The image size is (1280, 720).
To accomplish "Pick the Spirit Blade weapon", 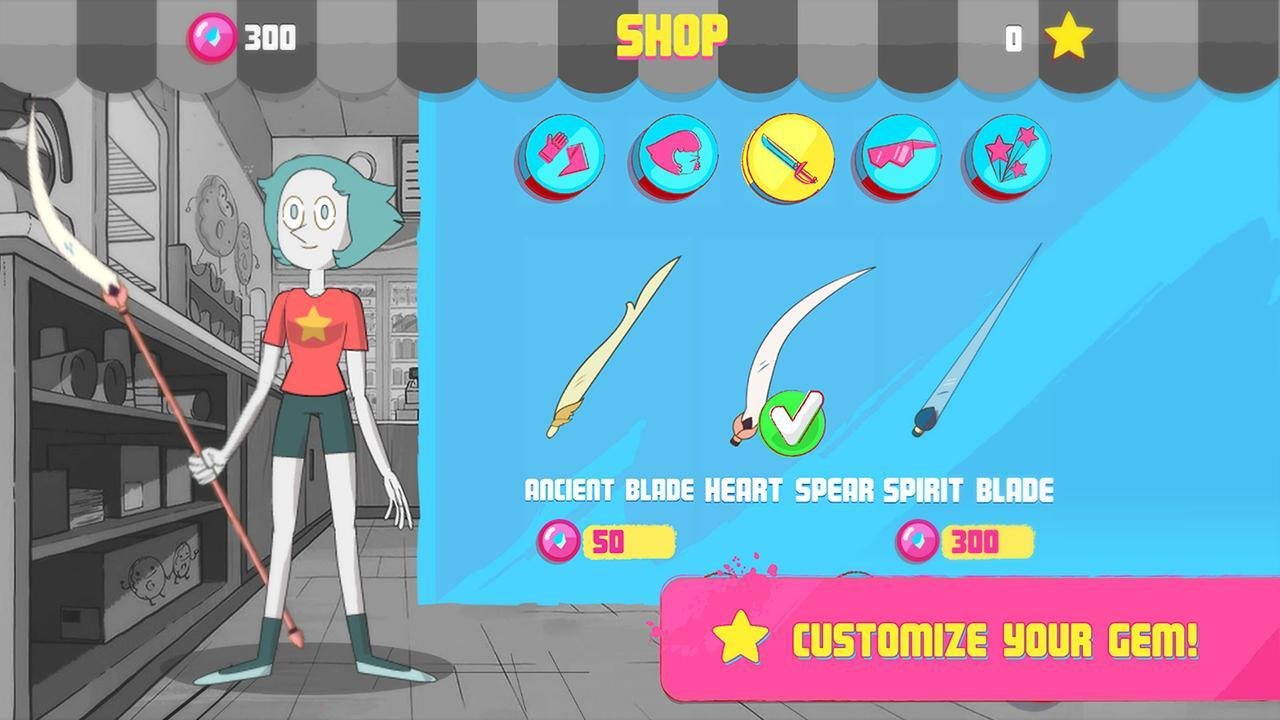I will pyautogui.click(x=975, y=345).
